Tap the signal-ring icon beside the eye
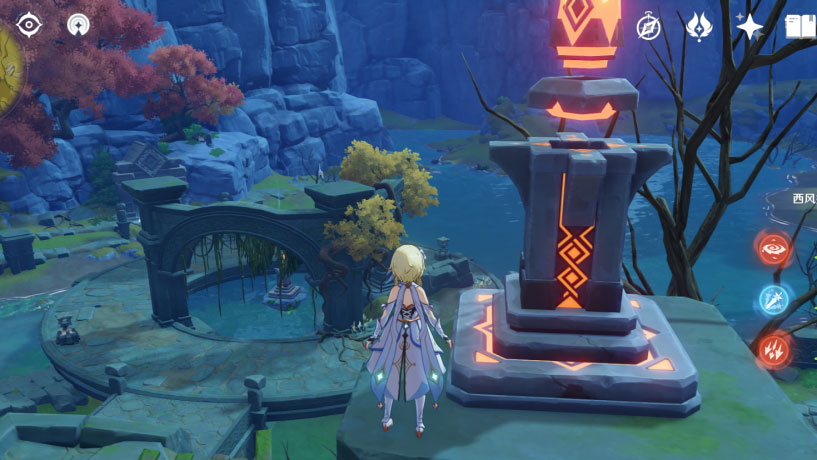 (x=78, y=24)
